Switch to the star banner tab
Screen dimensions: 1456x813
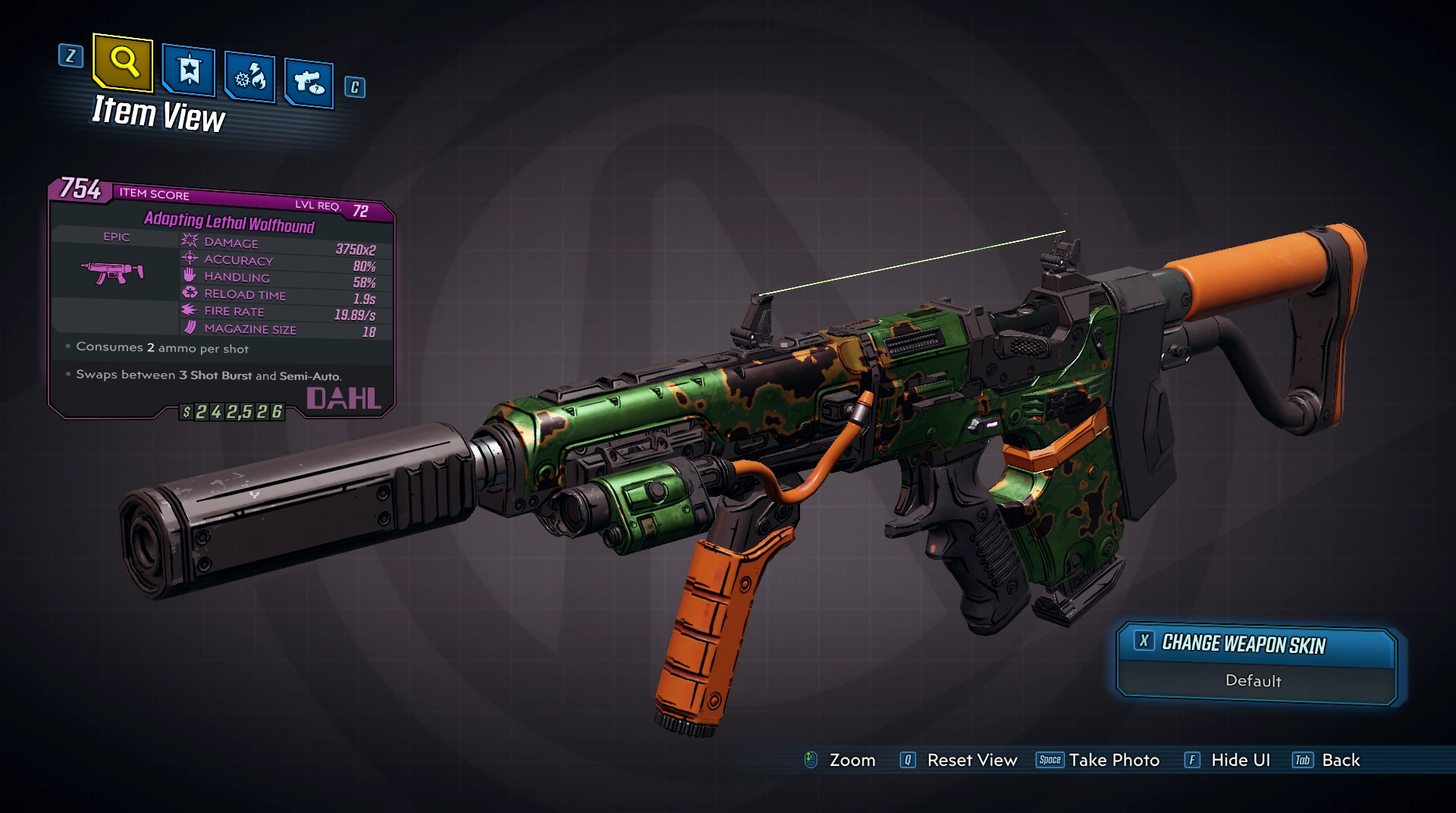point(189,71)
